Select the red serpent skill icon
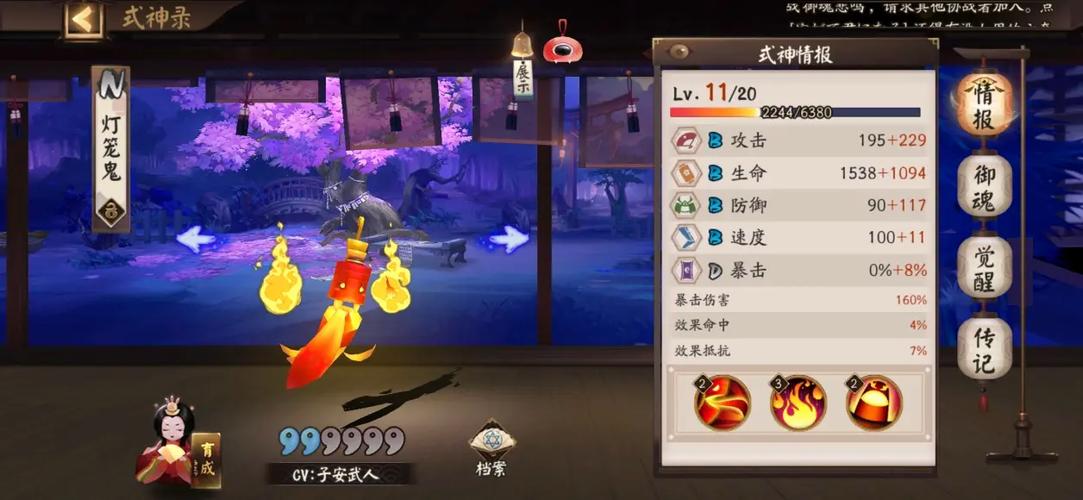 [x=722, y=403]
